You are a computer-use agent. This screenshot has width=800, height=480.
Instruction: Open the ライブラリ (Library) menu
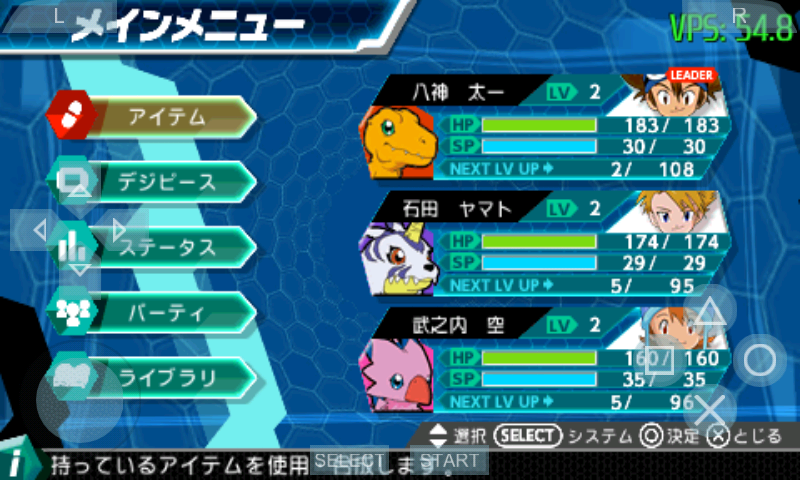[x=165, y=377]
